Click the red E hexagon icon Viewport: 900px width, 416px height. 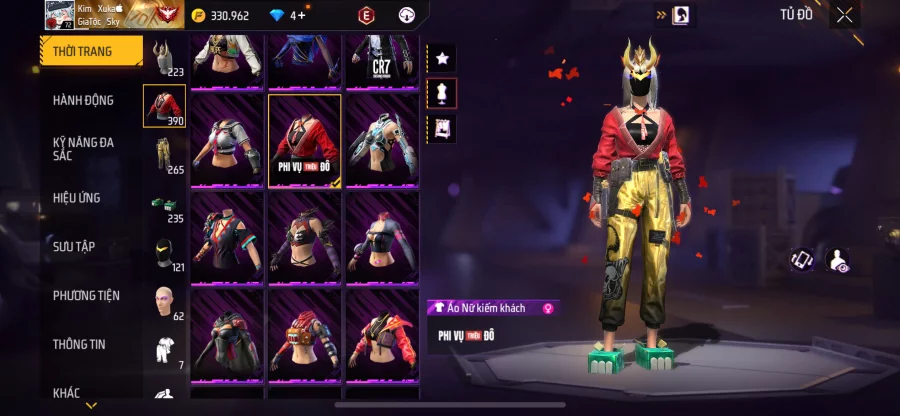[x=366, y=15]
